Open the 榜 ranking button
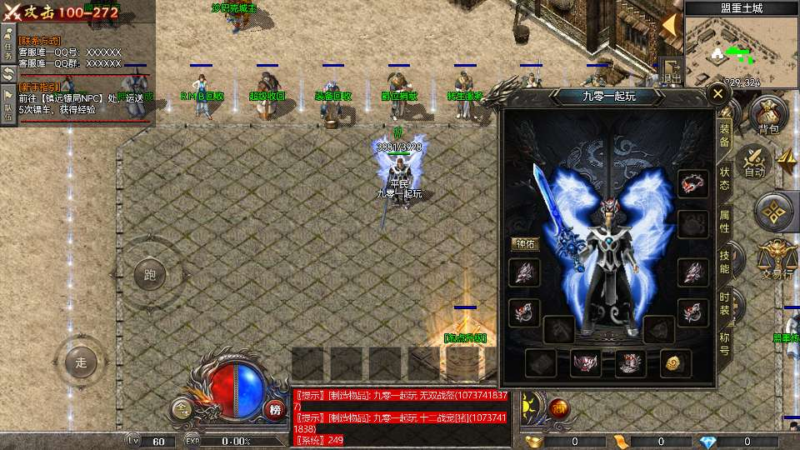Viewport: 800px width, 450px height. point(274,408)
